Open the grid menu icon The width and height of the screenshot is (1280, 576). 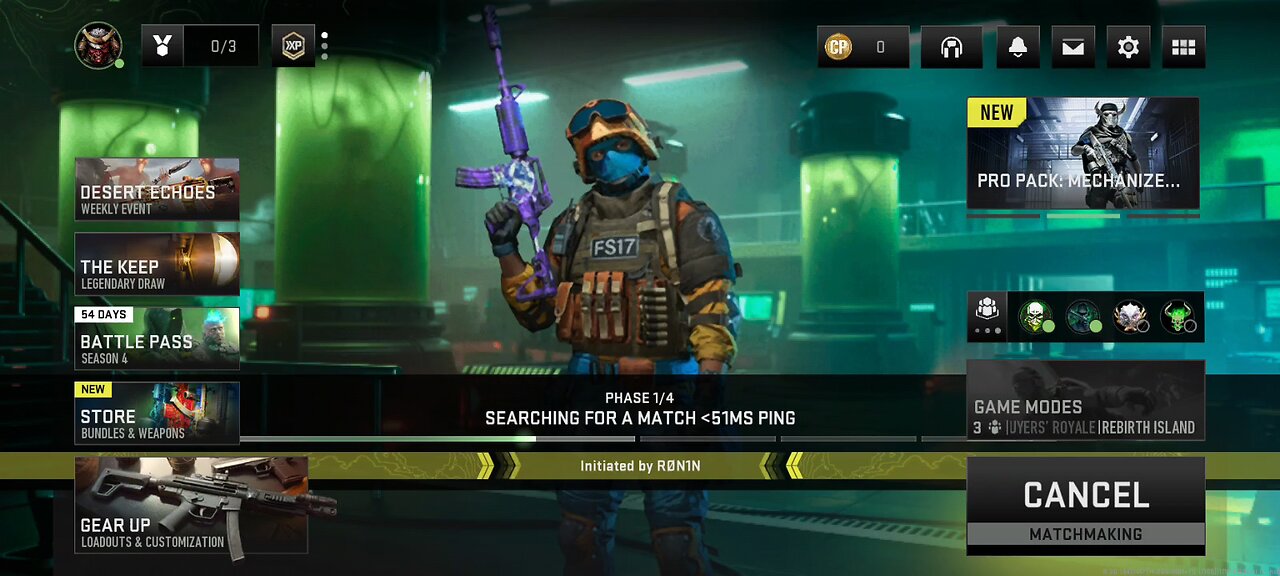(x=1183, y=47)
